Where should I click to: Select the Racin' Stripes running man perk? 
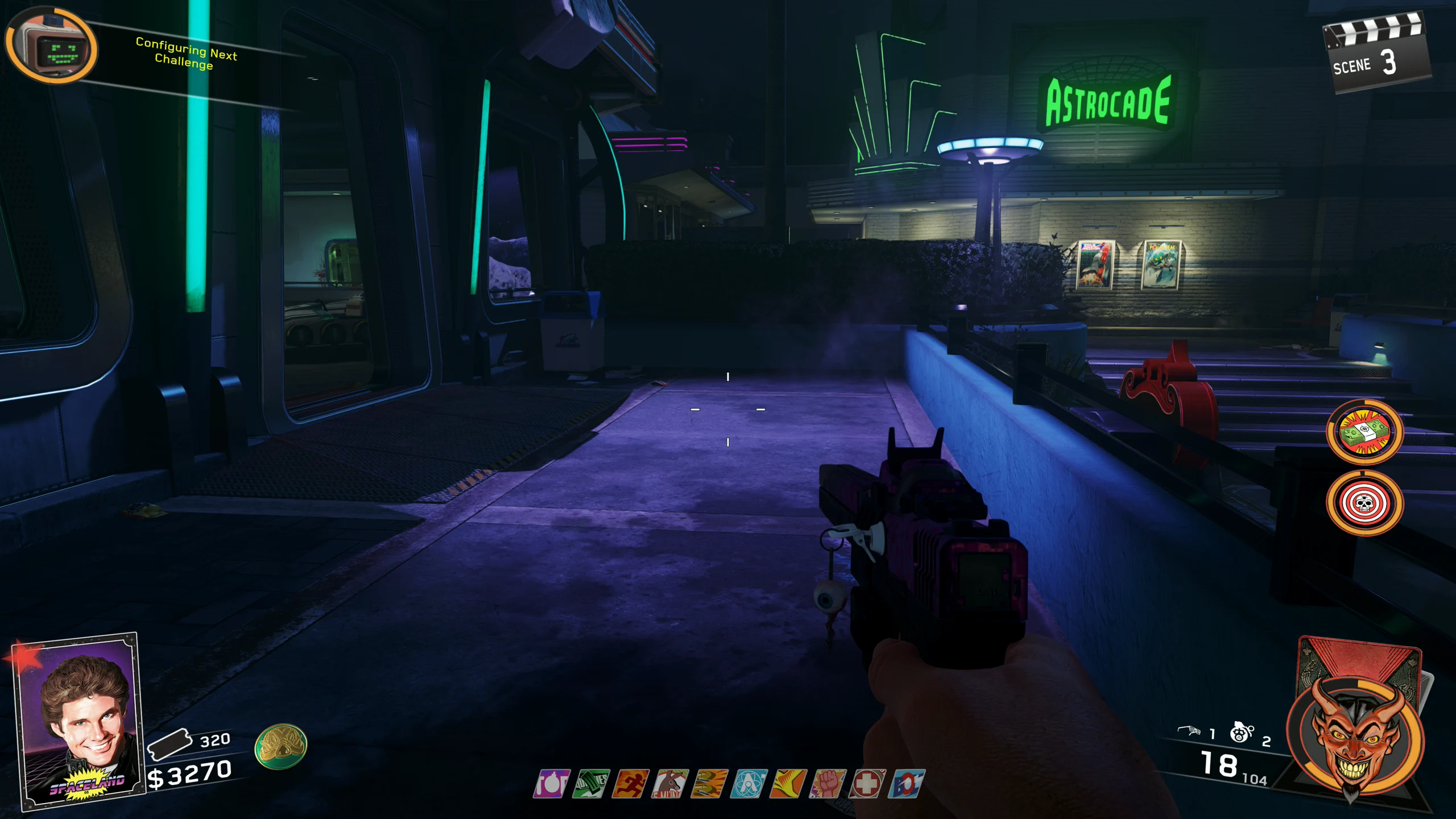point(630,784)
